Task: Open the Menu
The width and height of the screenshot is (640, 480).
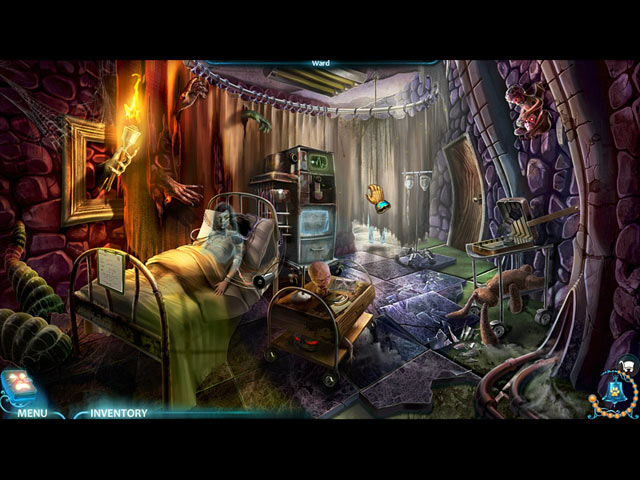Action: pos(32,412)
